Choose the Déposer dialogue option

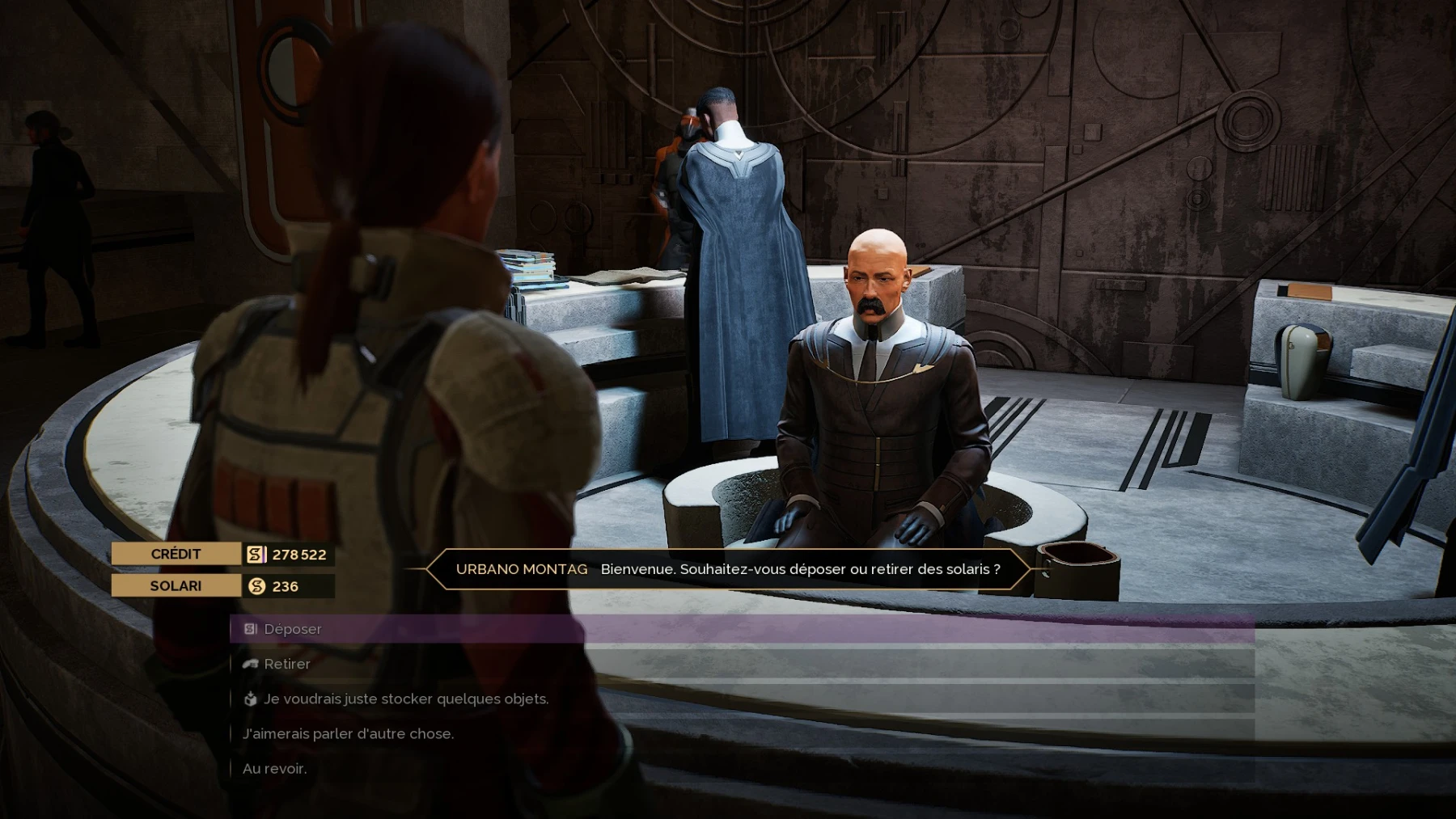tap(293, 629)
